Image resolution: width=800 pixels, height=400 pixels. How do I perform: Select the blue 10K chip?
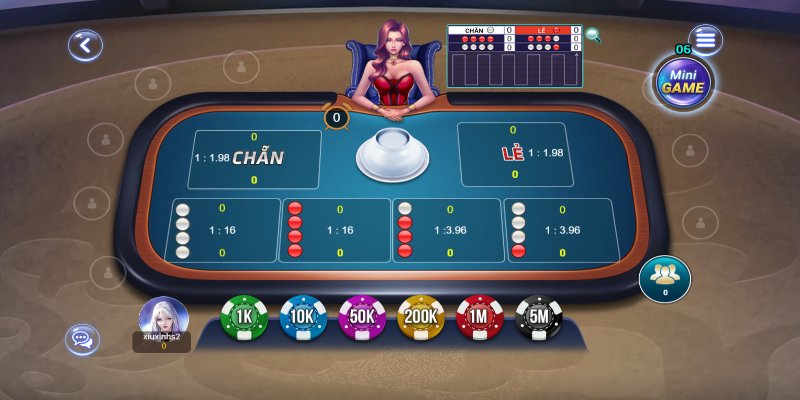click(303, 318)
